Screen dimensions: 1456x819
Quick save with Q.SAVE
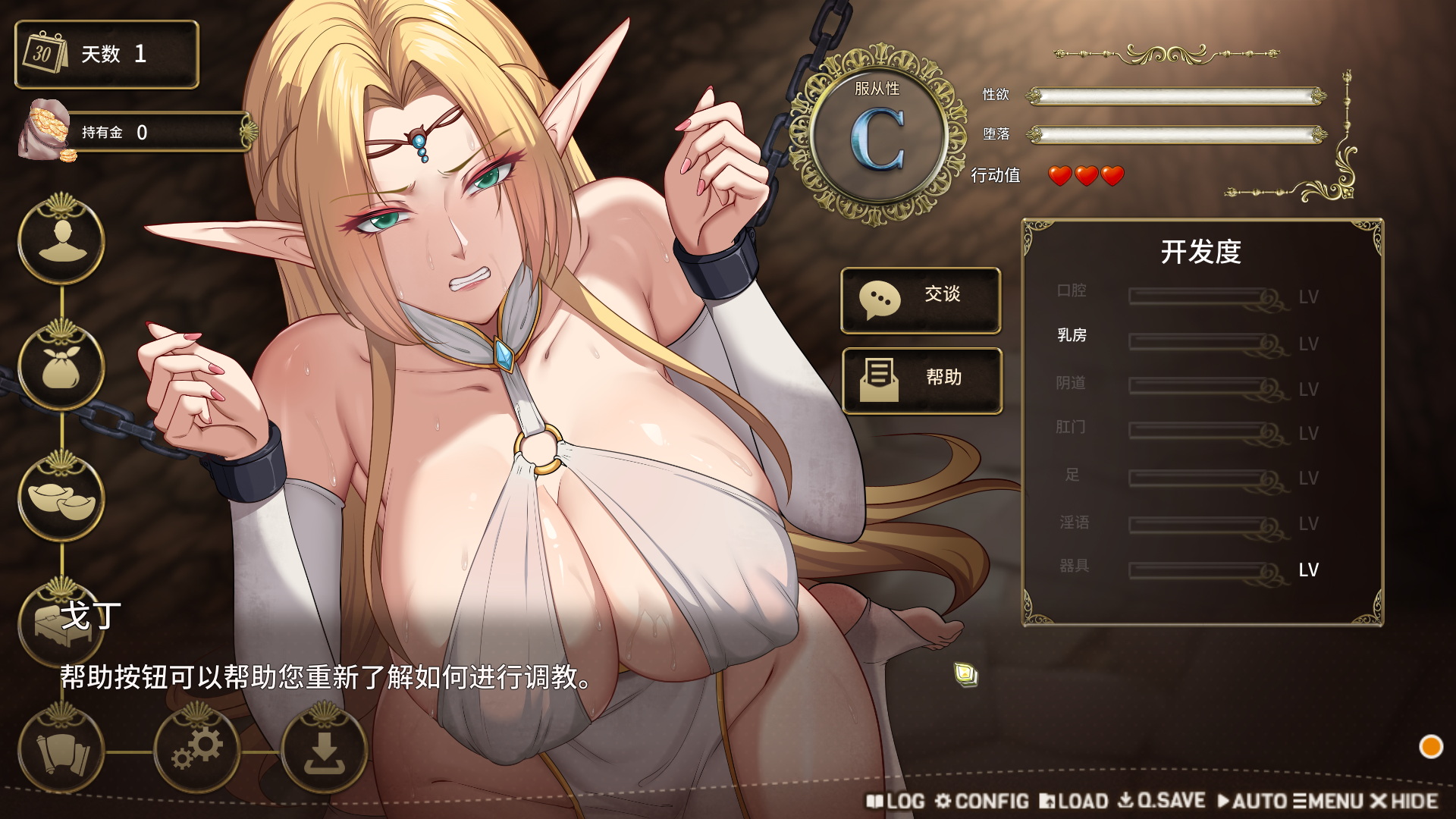tap(1163, 801)
